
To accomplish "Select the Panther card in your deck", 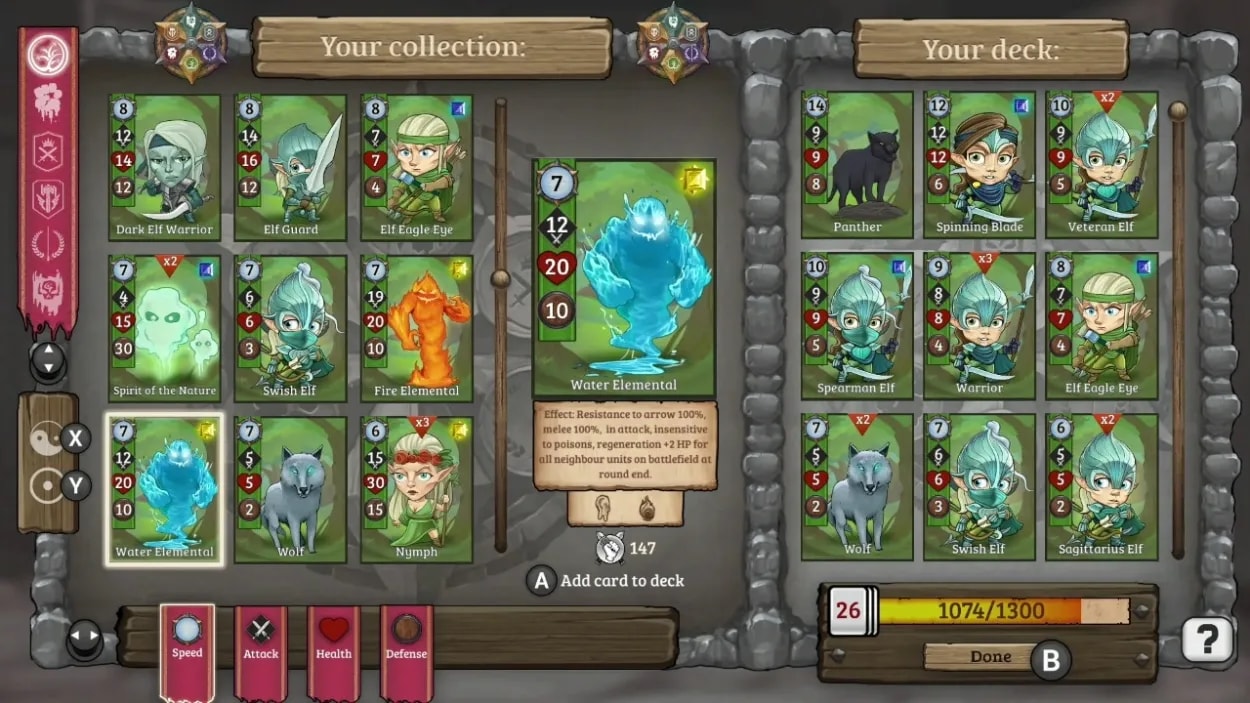I will pyautogui.click(x=858, y=164).
